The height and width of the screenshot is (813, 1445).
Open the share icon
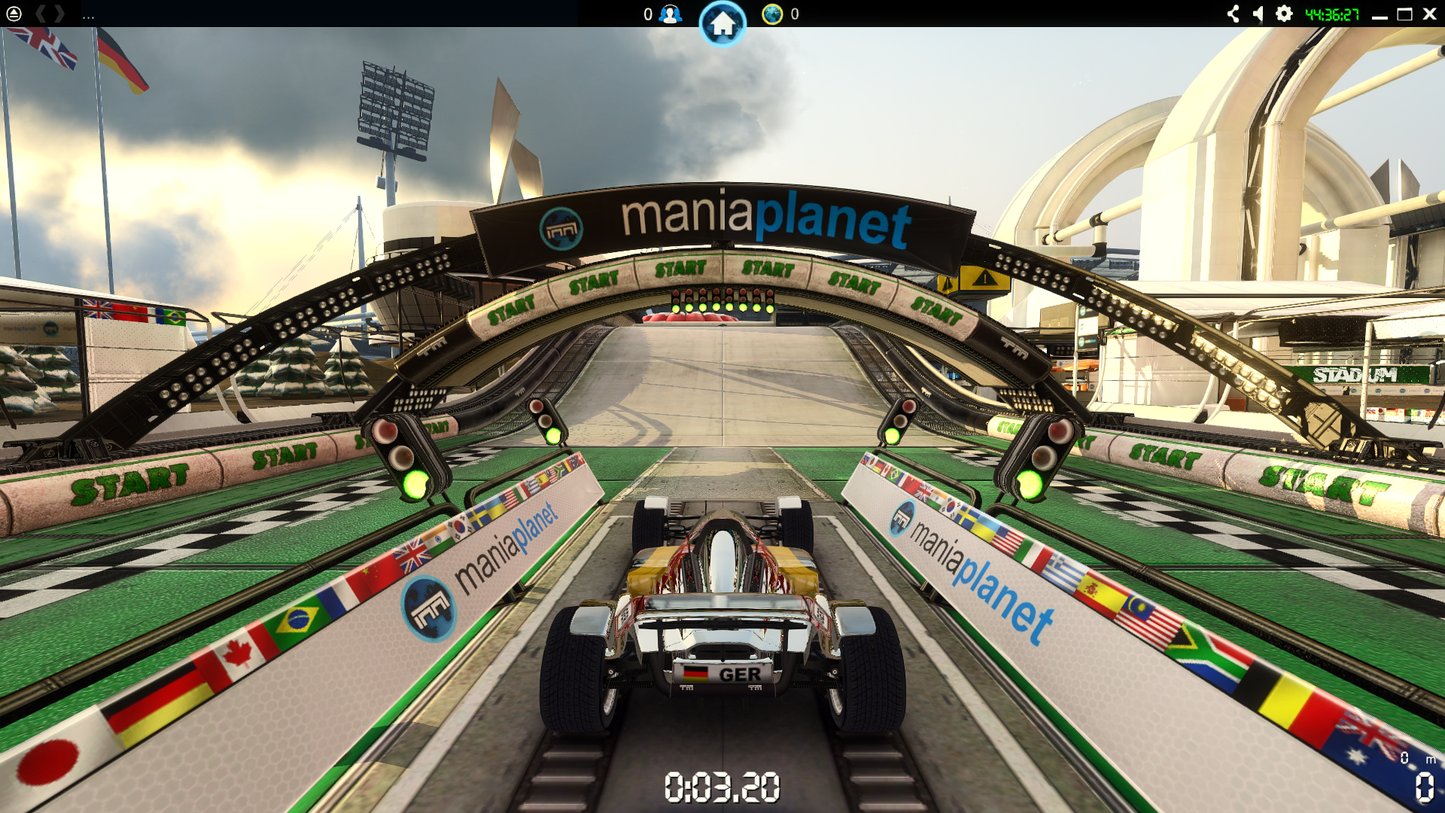pos(1231,15)
